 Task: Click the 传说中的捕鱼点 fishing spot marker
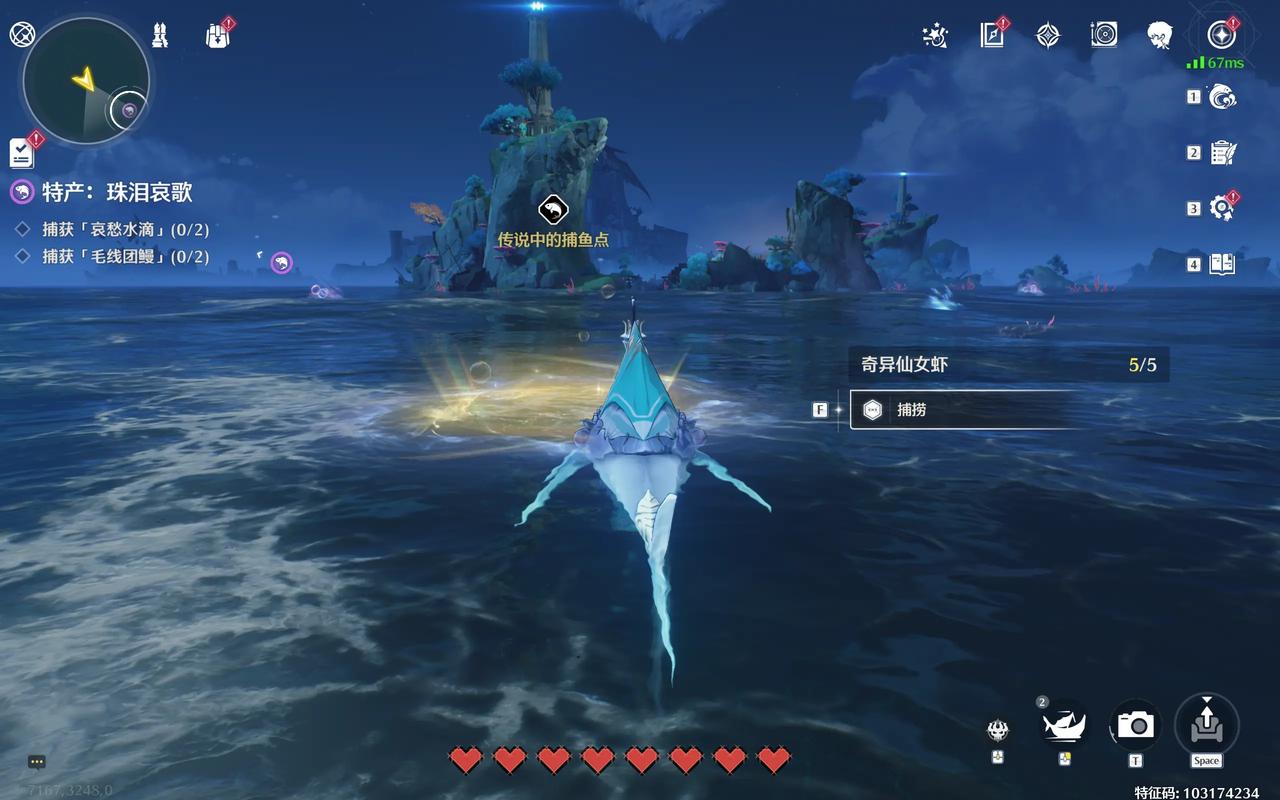tap(552, 210)
